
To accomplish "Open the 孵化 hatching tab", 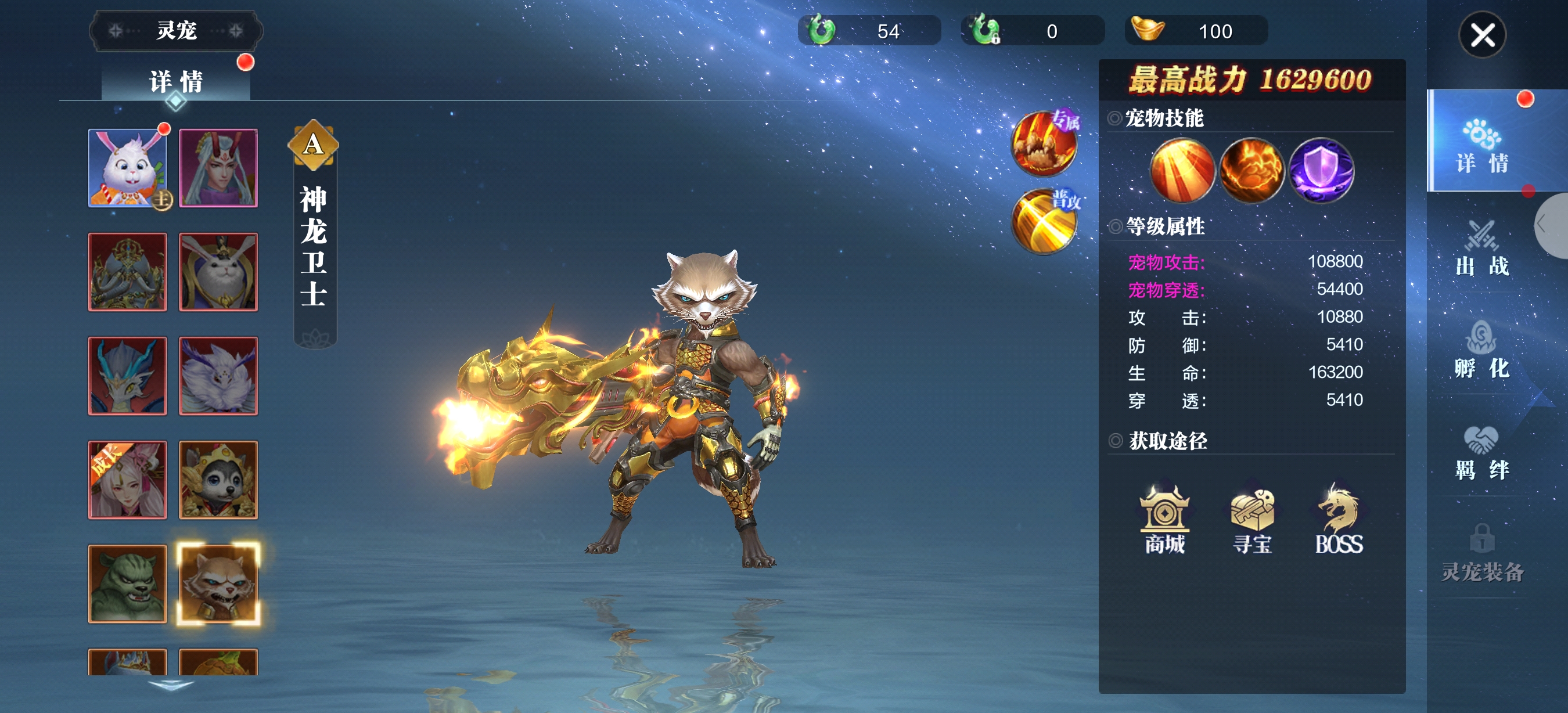I will click(1481, 350).
